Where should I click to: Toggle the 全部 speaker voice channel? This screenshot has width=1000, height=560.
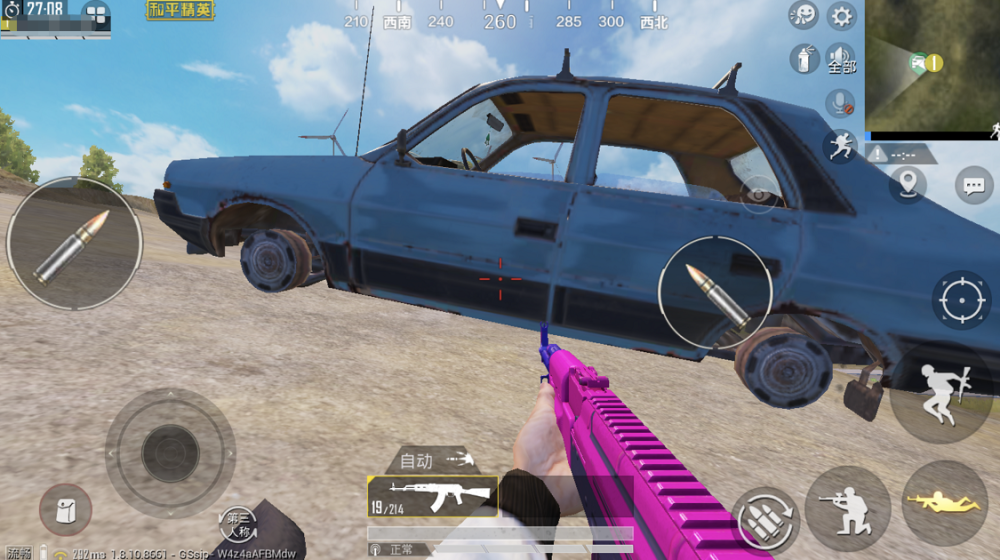(x=842, y=59)
